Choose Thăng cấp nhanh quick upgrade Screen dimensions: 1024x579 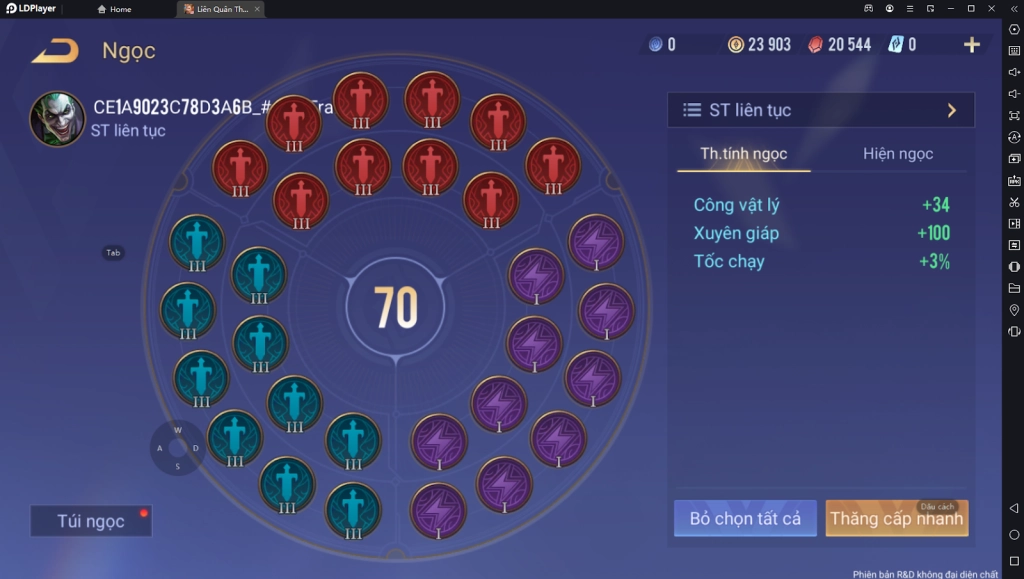(x=896, y=519)
